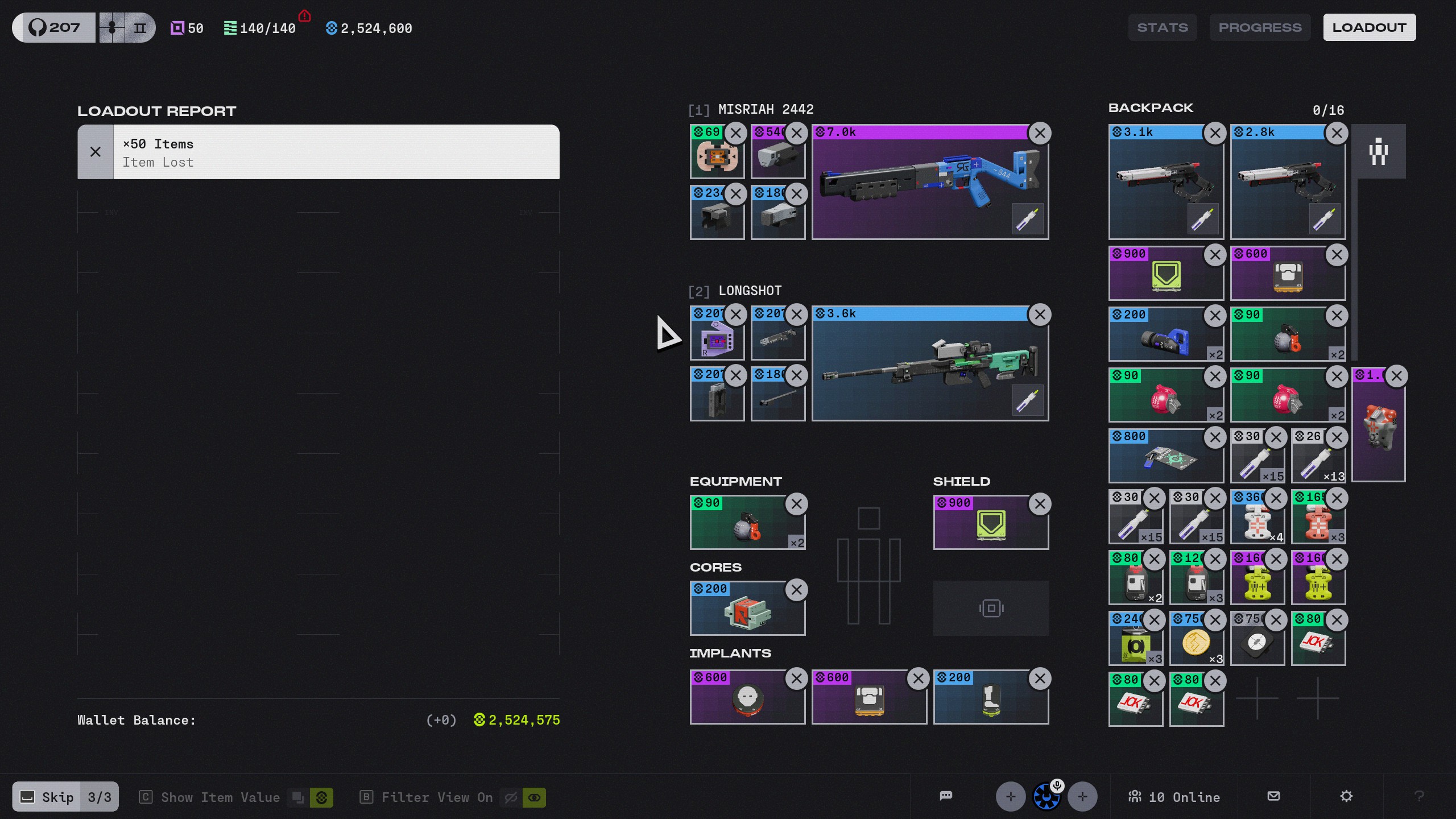Remove the Misriah 2442 weapon

[1040, 134]
